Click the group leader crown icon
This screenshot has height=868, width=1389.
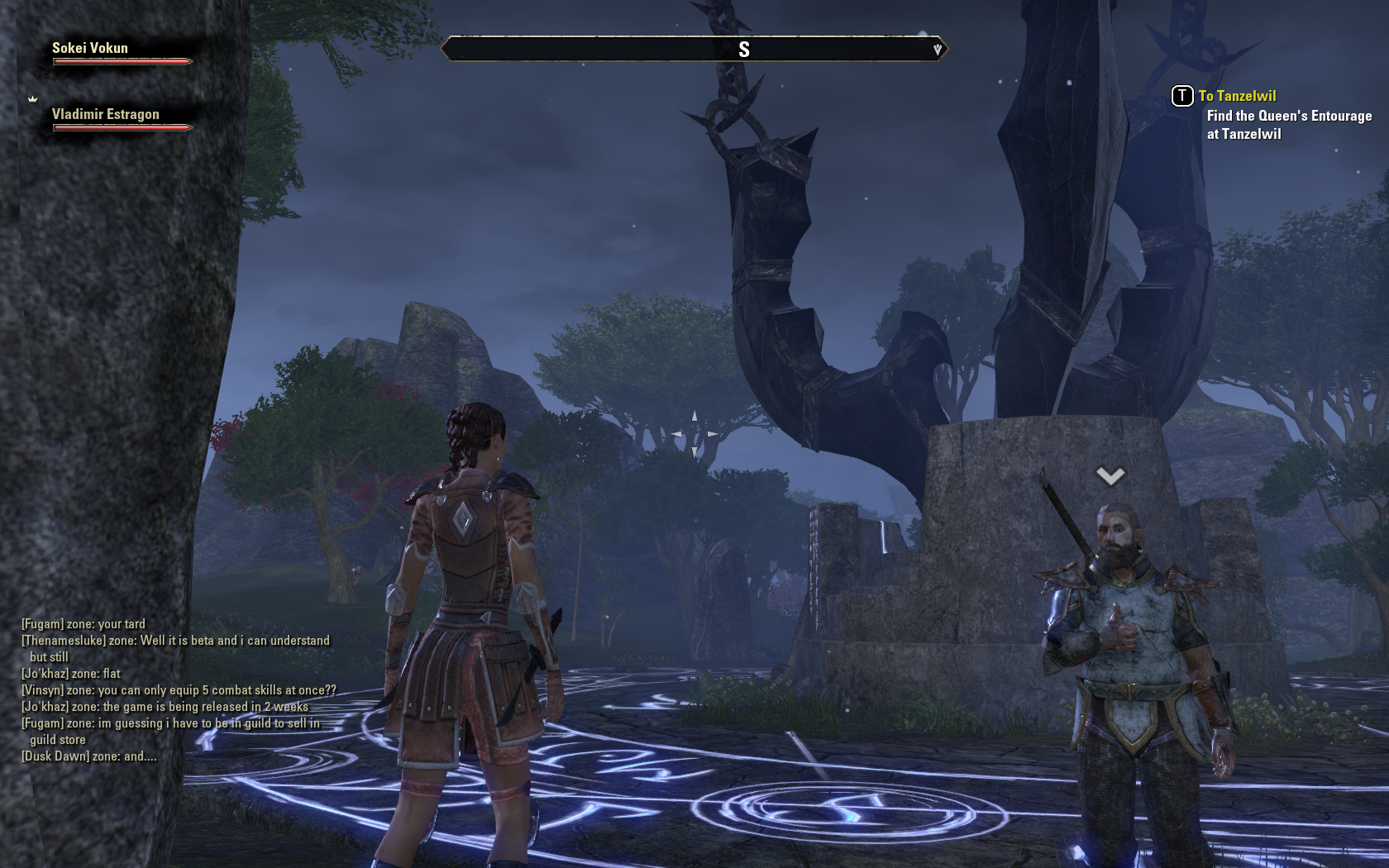[33, 99]
